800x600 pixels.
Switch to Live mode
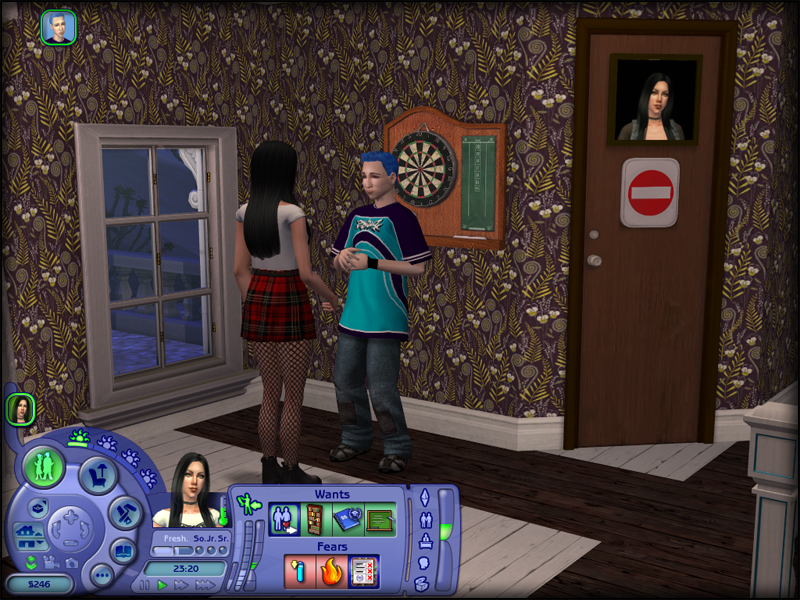point(44,468)
